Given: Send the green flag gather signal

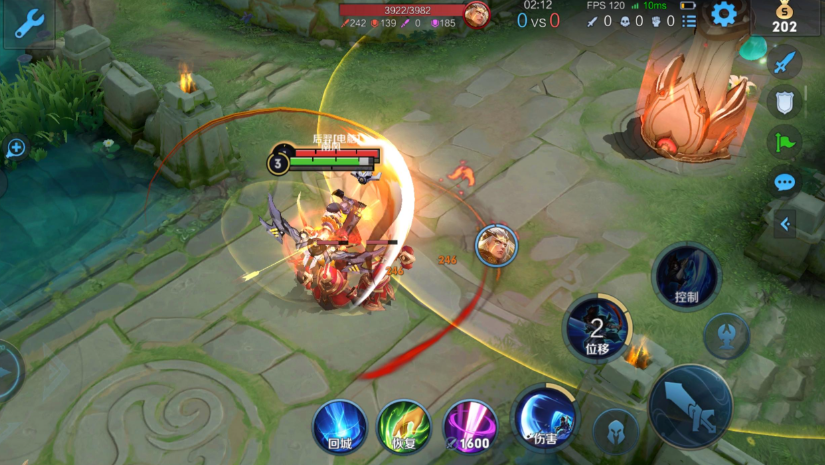Looking at the screenshot, I should coord(784,141).
